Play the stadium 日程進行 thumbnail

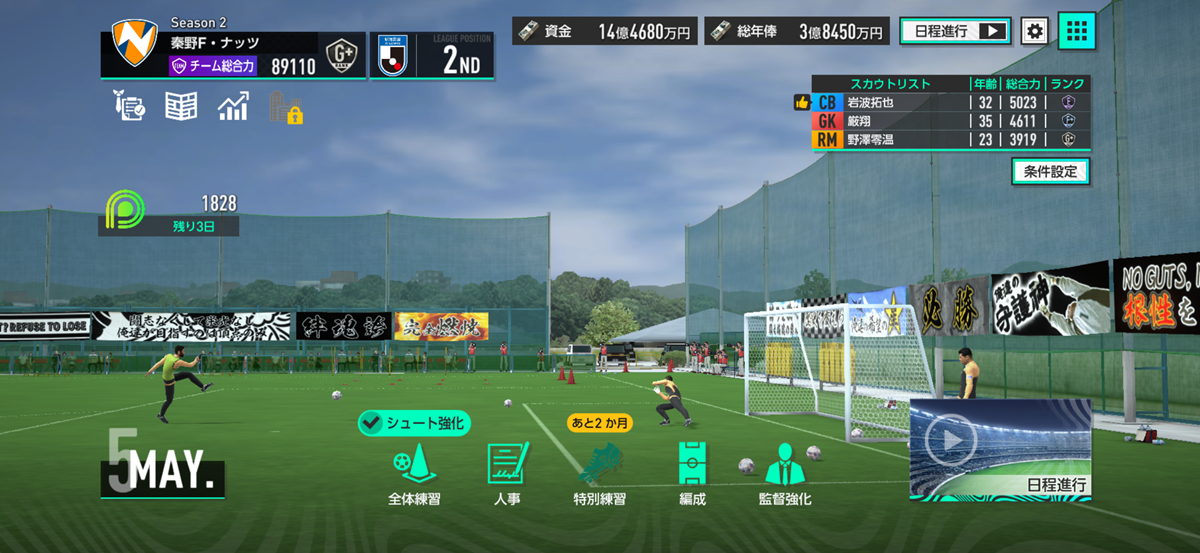[x=1000, y=448]
